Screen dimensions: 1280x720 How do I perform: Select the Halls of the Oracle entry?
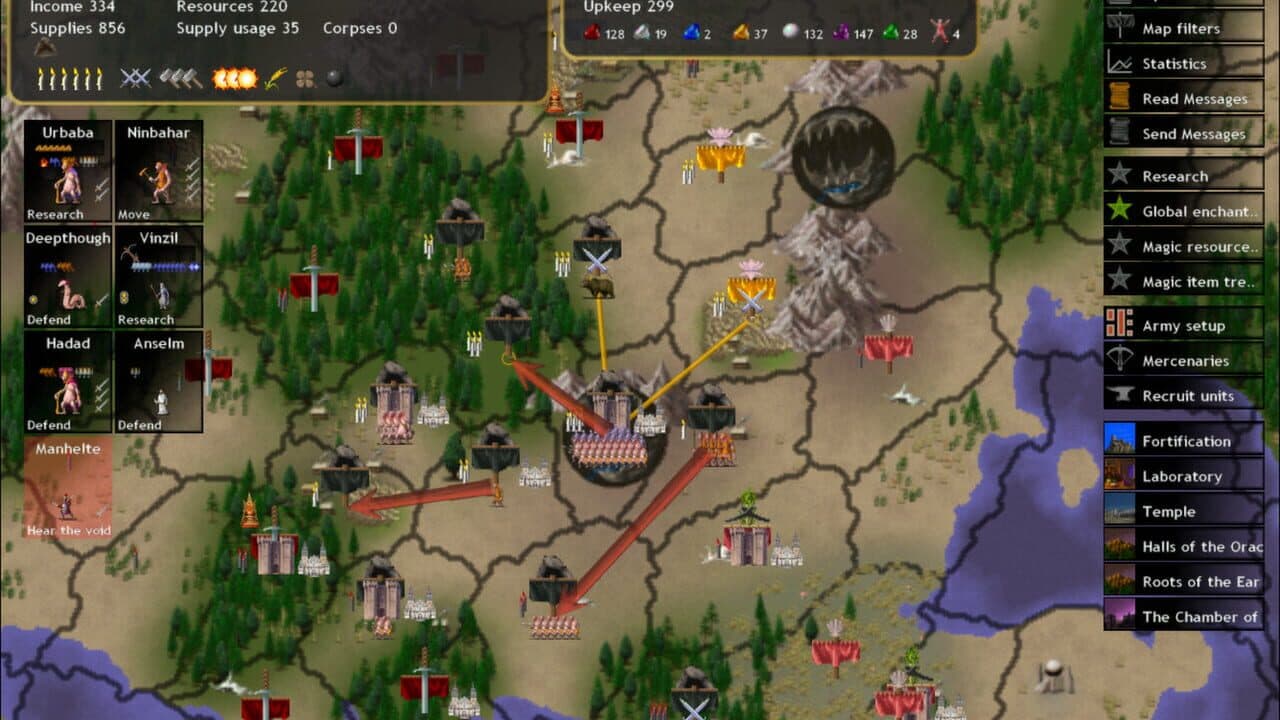1190,546
